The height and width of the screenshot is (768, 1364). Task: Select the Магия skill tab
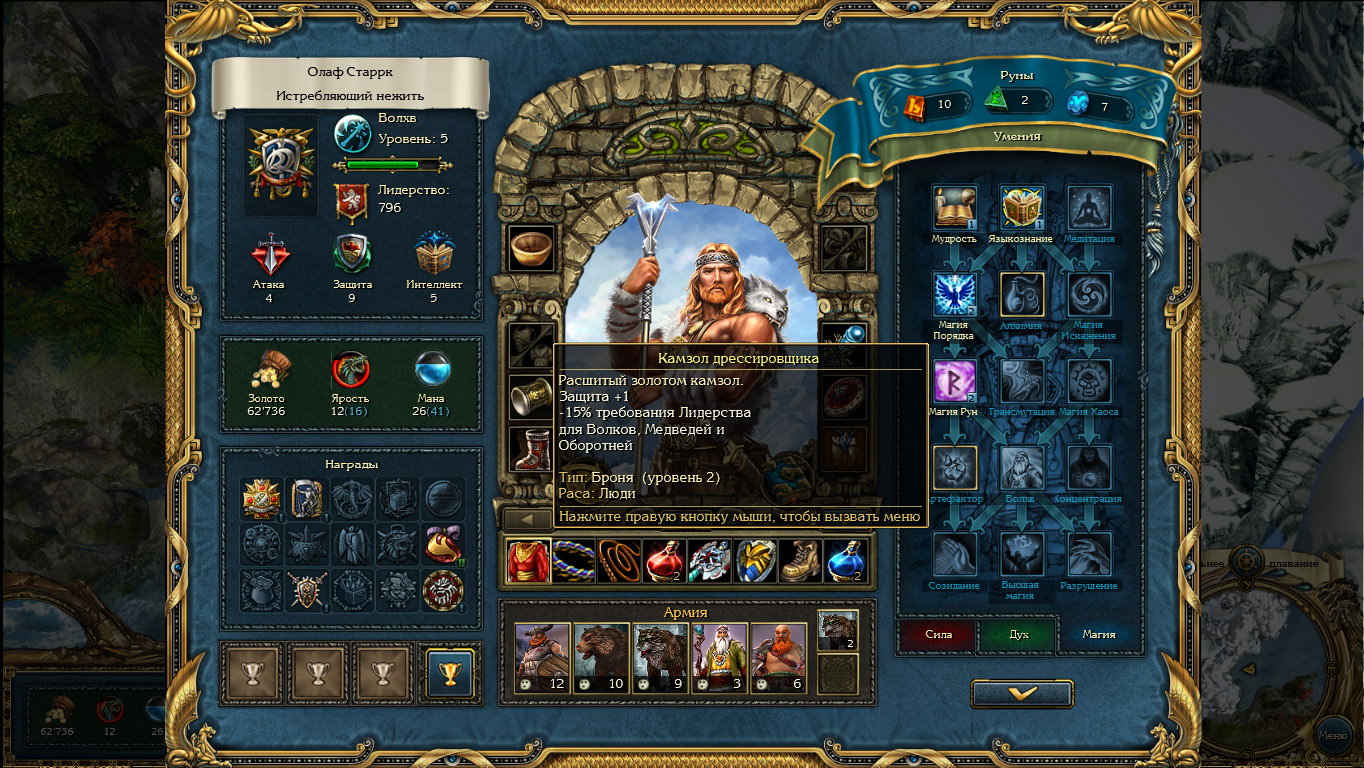[x=1099, y=634]
